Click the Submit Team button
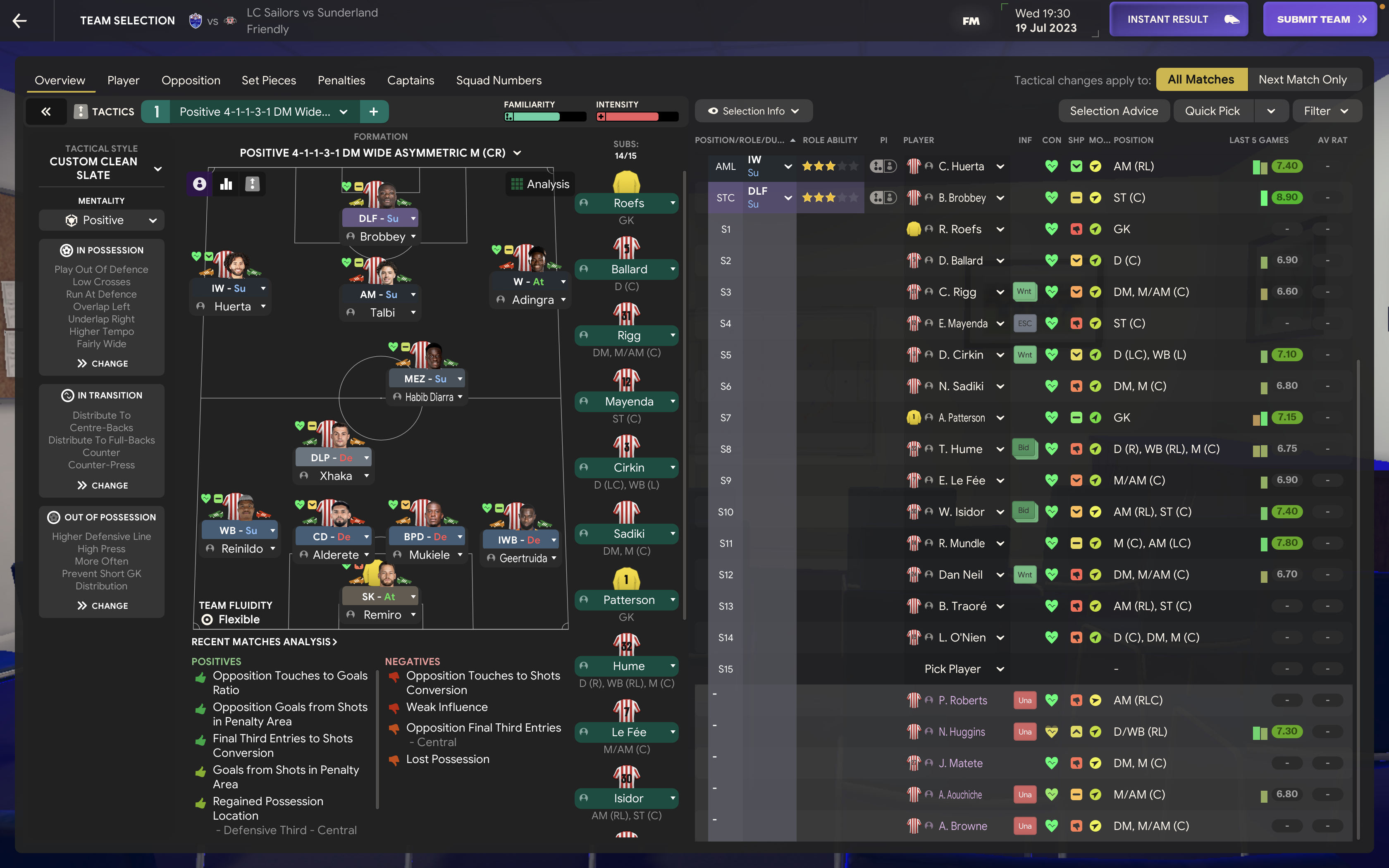The width and height of the screenshot is (1389, 868). point(1320,18)
